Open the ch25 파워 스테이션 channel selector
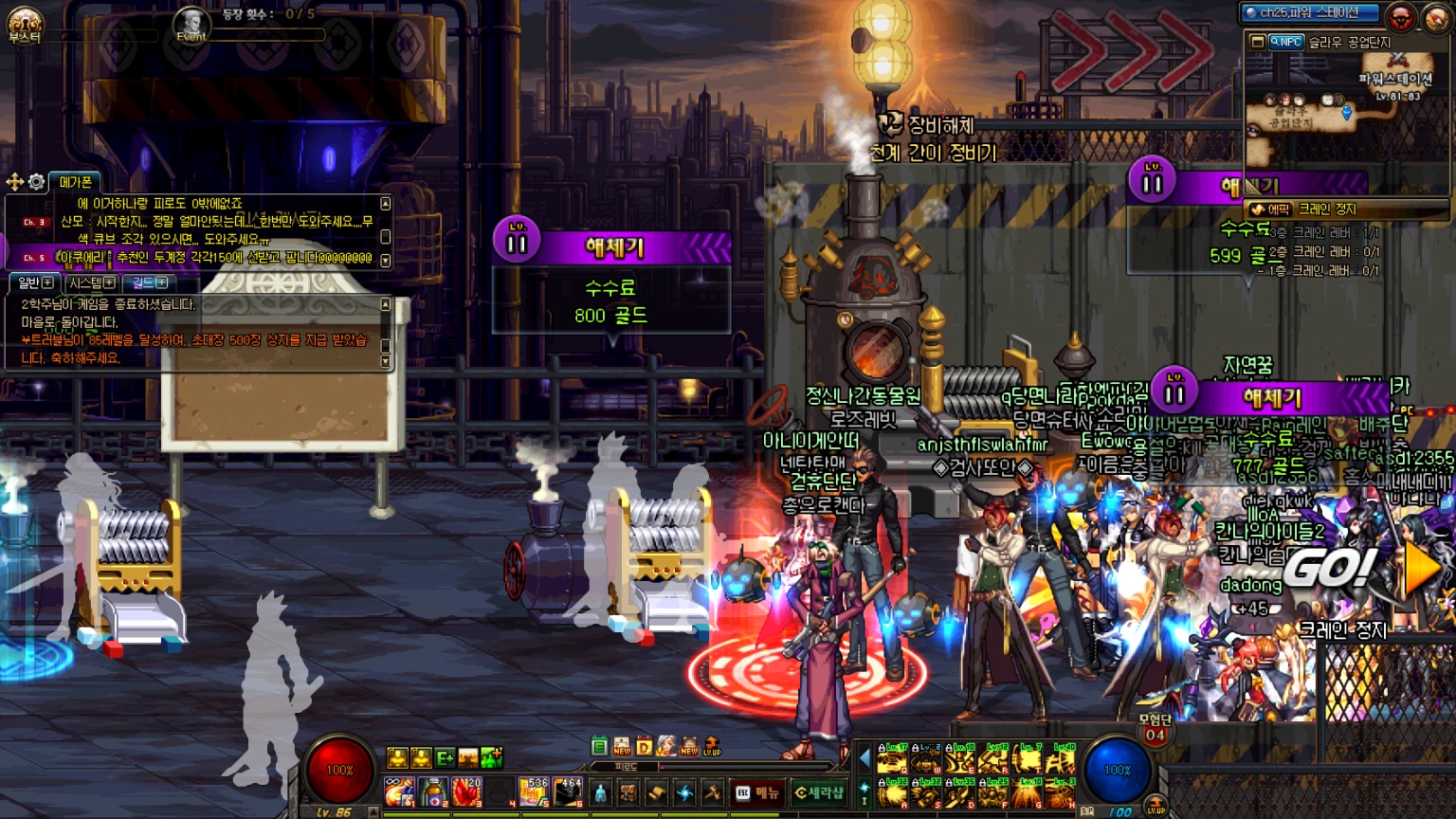The image size is (1456, 819). [x=1310, y=13]
